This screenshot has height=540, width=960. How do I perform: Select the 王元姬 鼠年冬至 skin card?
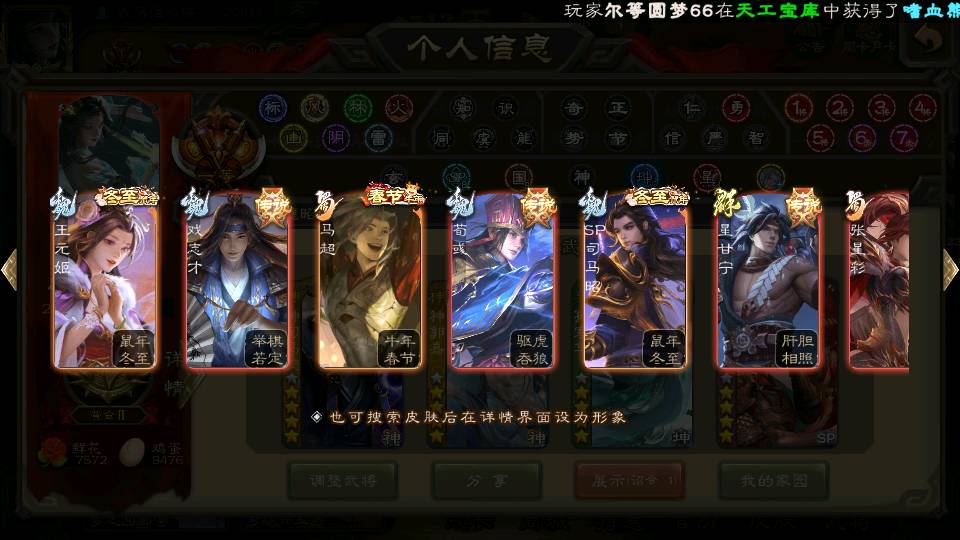click(x=106, y=282)
